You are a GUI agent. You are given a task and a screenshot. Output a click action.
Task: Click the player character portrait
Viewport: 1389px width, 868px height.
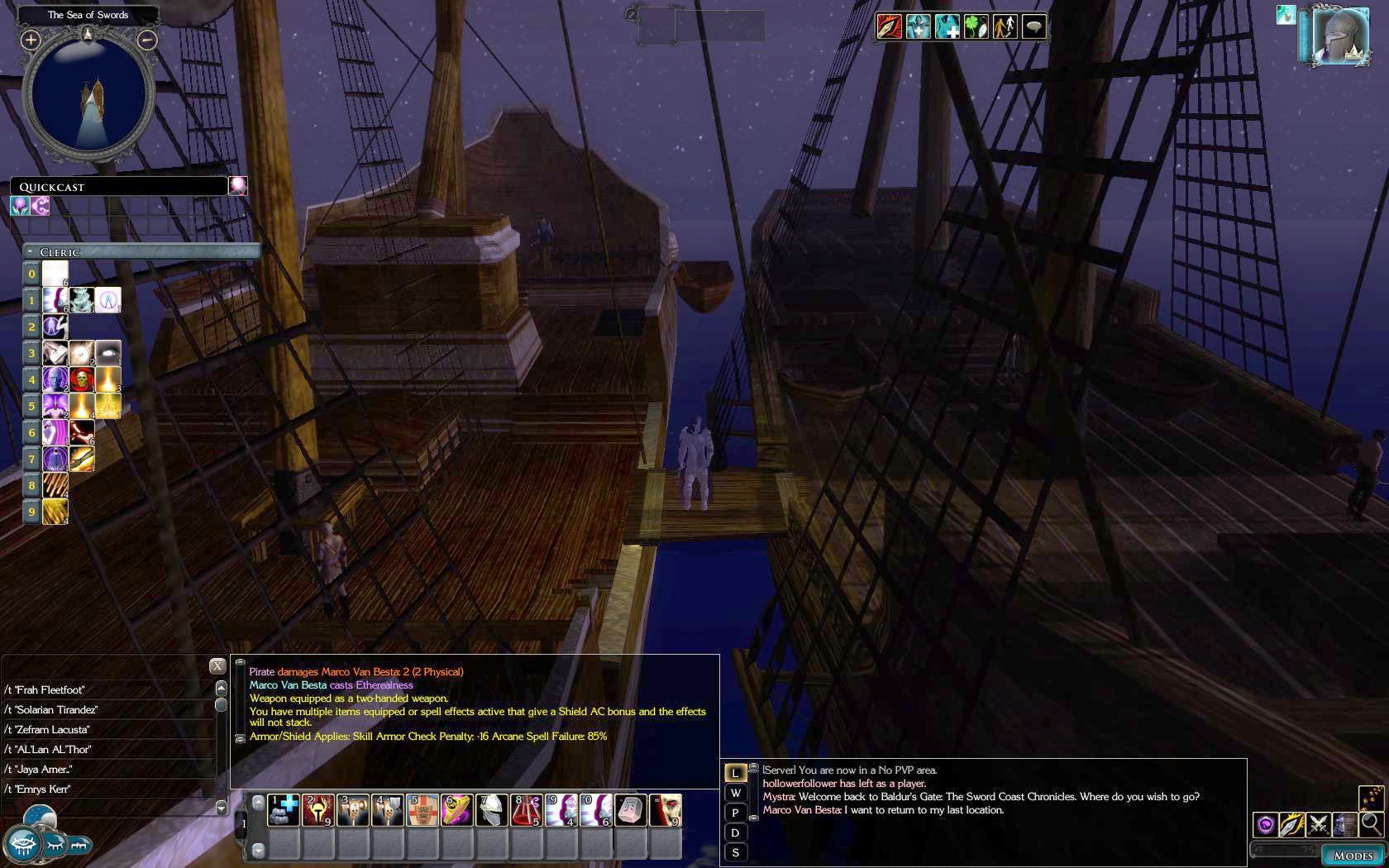1340,36
